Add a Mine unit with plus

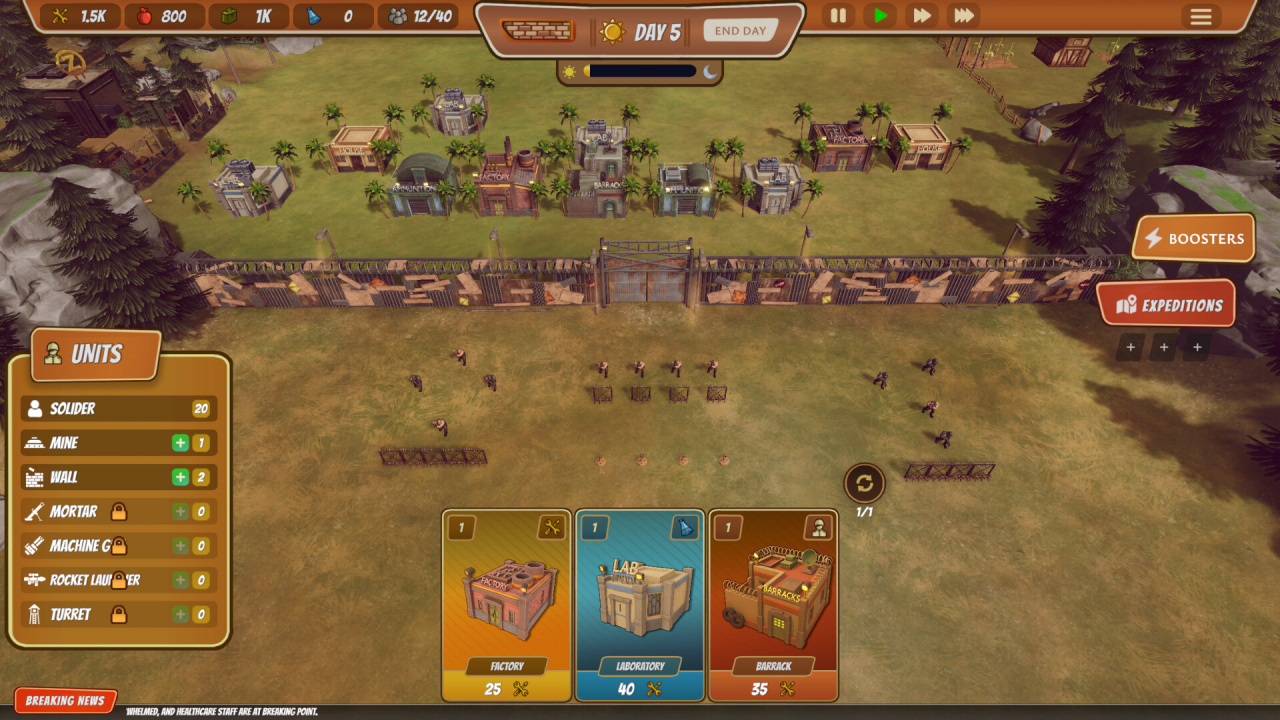180,443
